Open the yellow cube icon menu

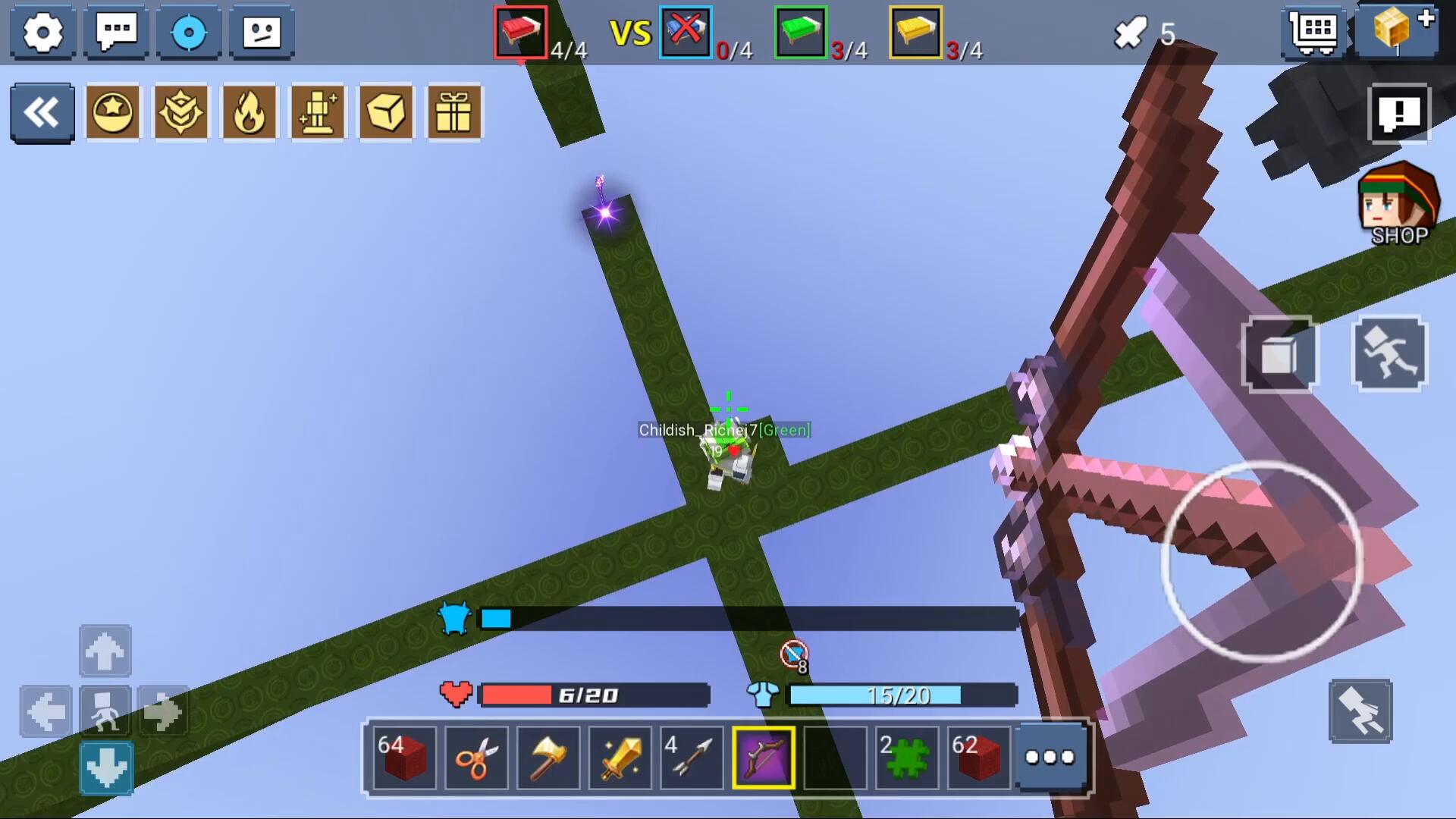coord(386,113)
